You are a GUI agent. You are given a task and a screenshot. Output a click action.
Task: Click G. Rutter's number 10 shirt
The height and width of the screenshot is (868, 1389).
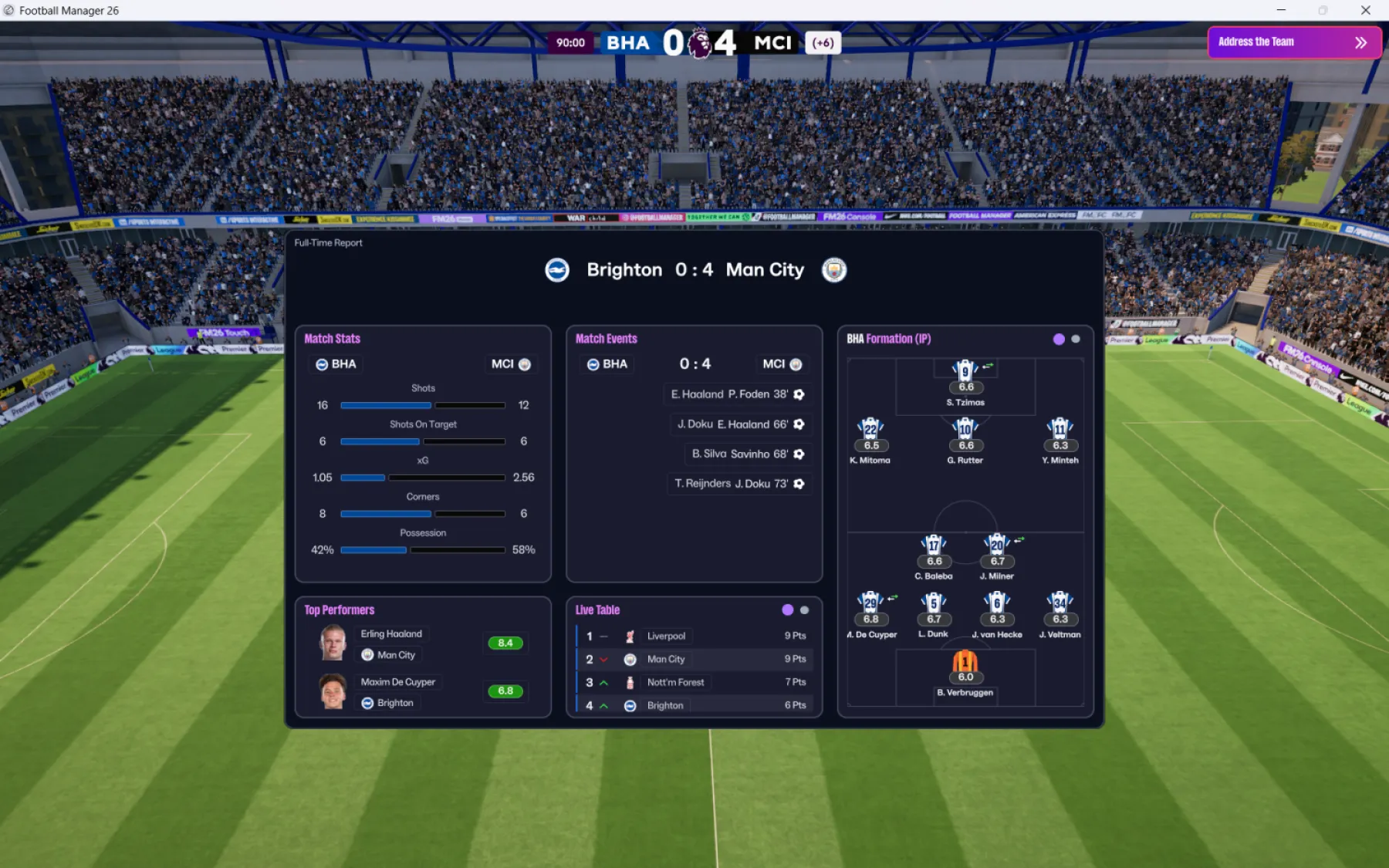pos(965,430)
